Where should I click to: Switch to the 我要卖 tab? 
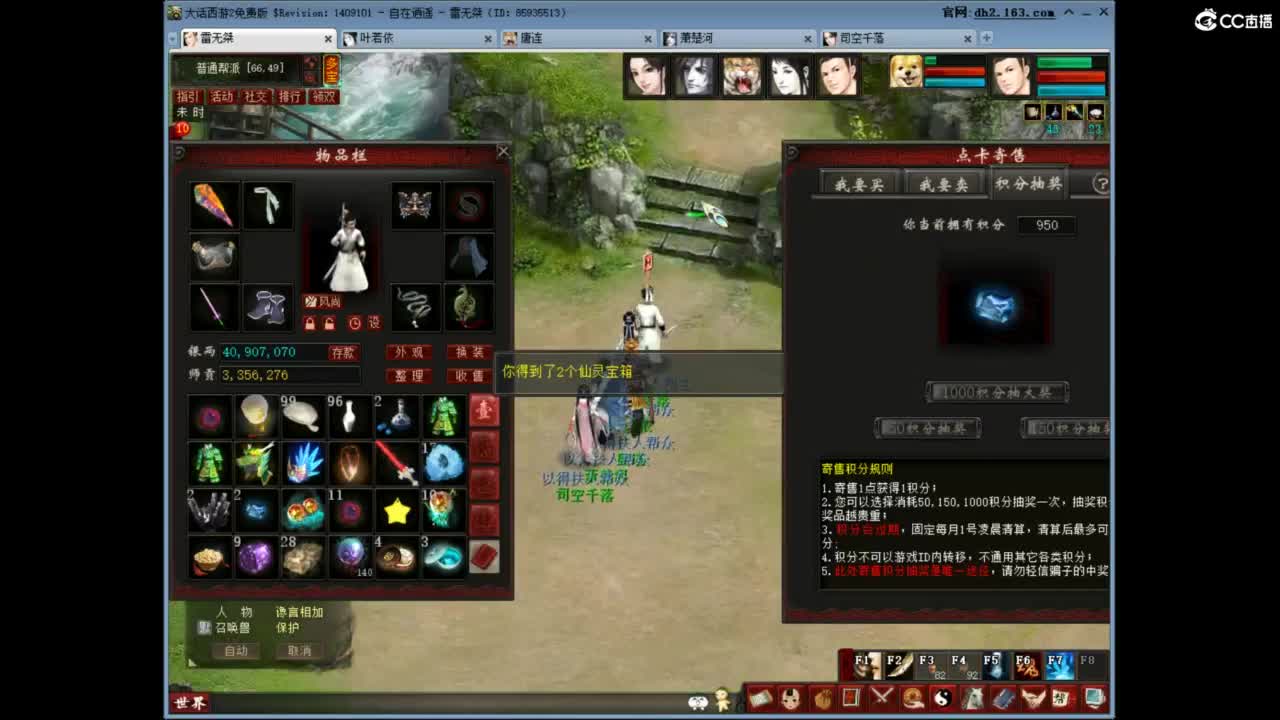point(943,183)
